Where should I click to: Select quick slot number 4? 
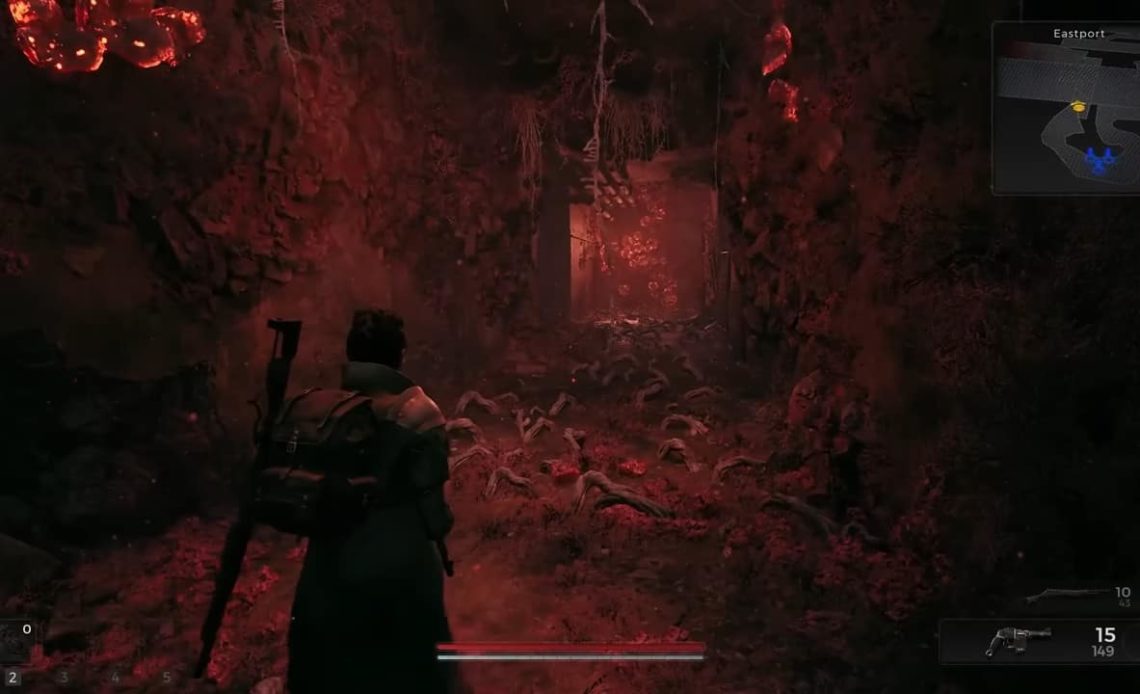tap(115, 678)
